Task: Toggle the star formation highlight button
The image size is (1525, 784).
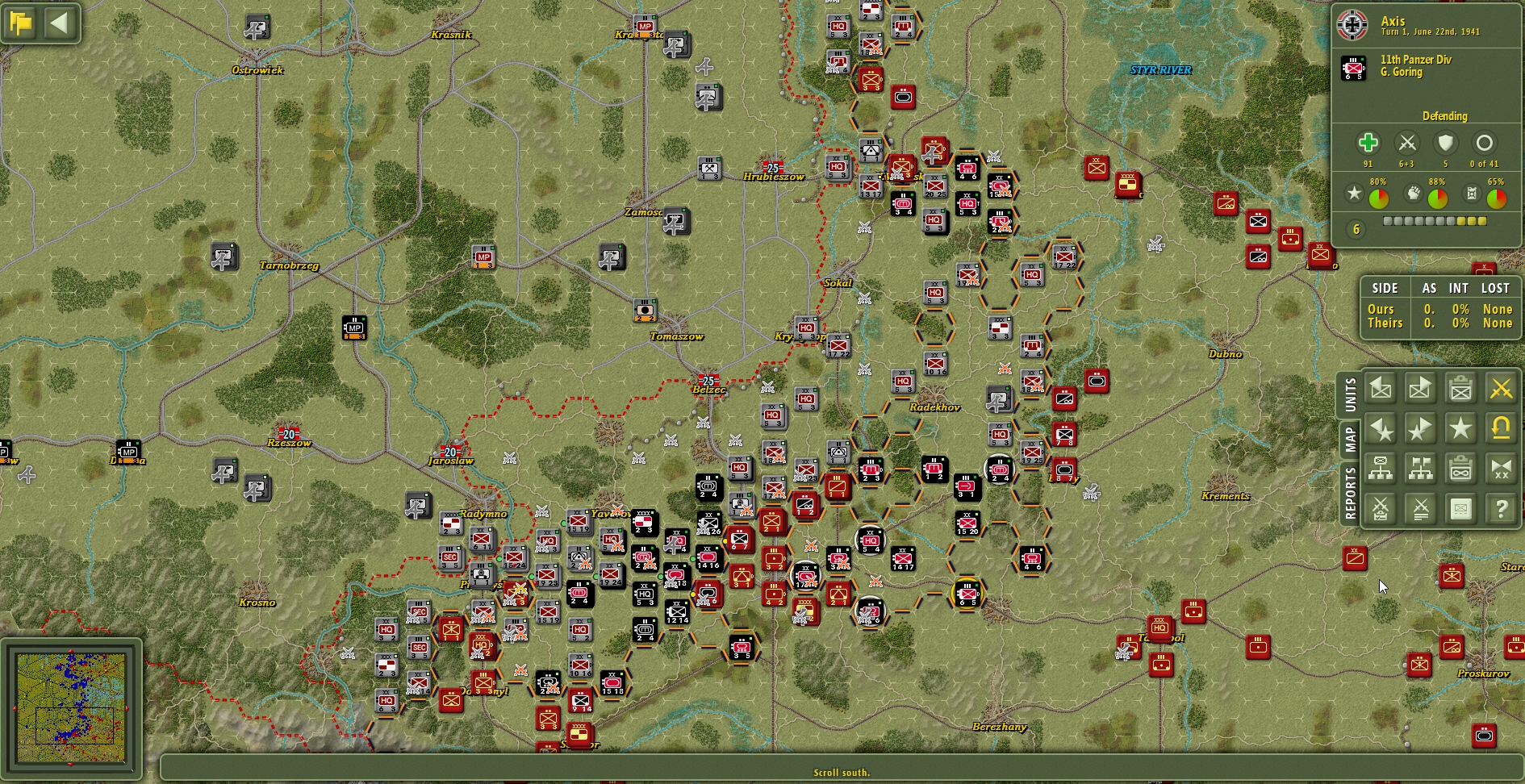Action: tap(1460, 429)
